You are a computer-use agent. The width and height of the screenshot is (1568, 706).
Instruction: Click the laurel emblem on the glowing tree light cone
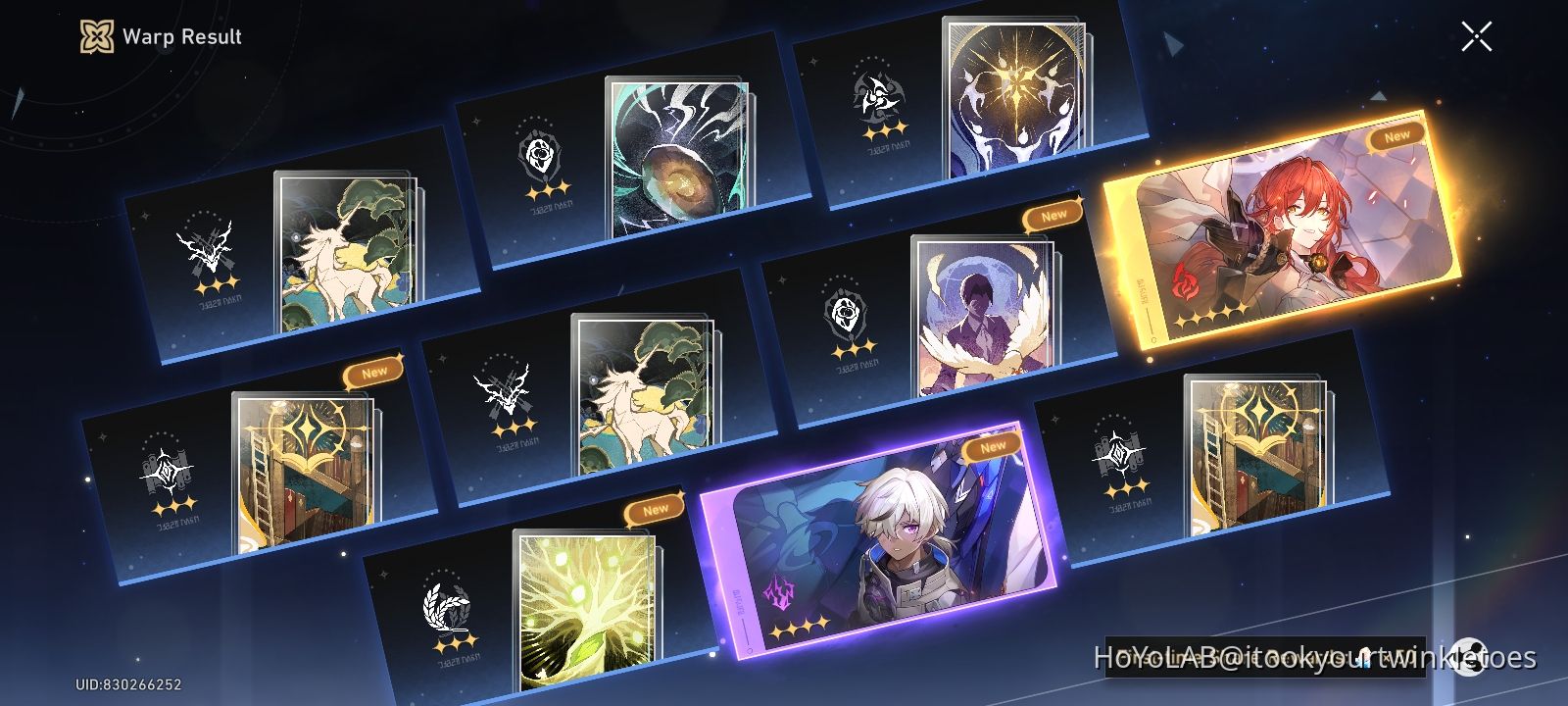pos(447,603)
